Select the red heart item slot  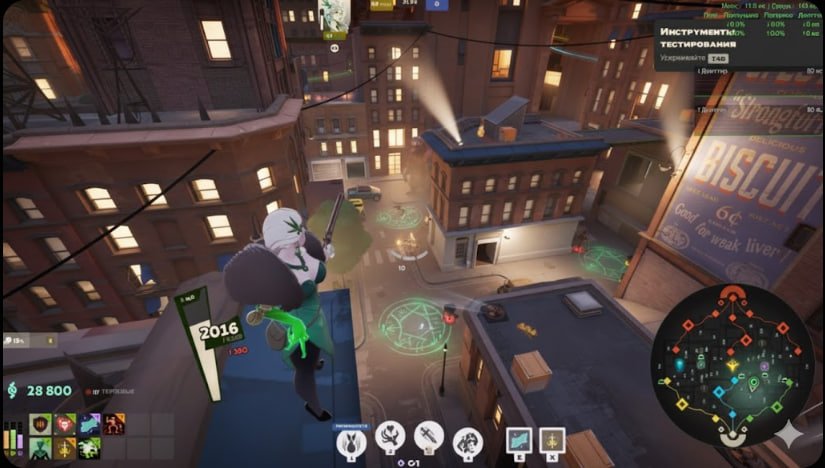click(x=65, y=425)
